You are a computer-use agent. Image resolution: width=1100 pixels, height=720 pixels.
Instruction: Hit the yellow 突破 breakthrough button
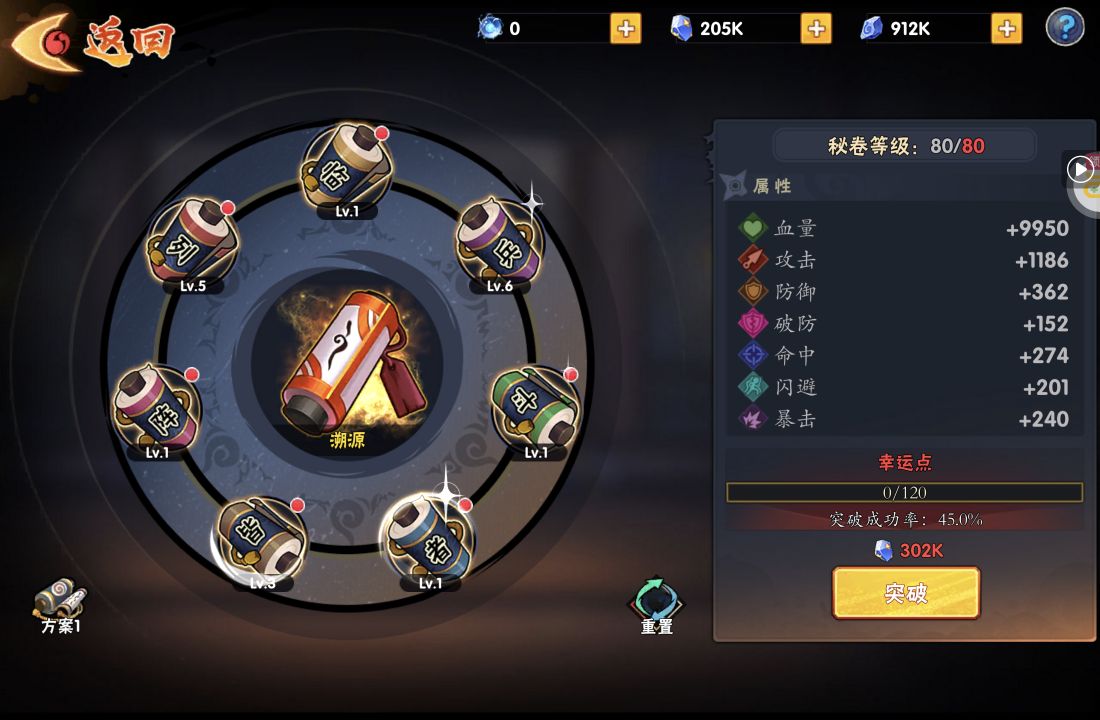pos(906,593)
